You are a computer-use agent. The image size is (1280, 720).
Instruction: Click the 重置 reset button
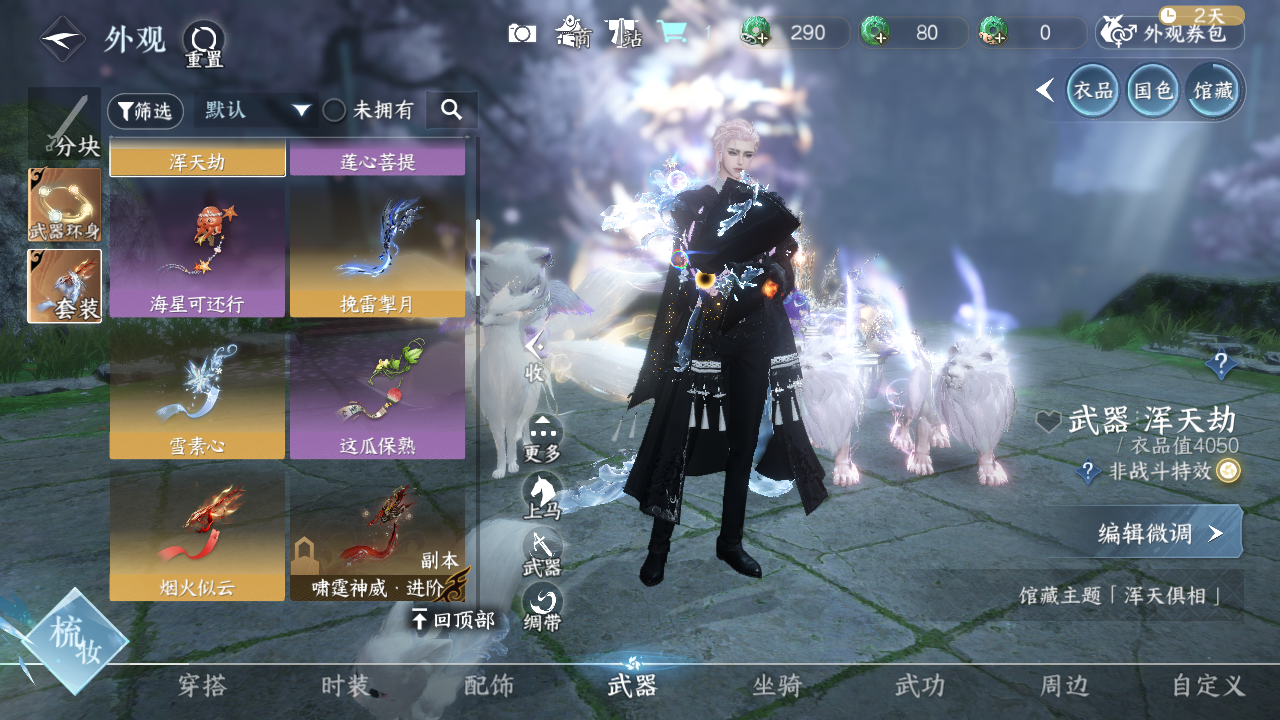(204, 42)
